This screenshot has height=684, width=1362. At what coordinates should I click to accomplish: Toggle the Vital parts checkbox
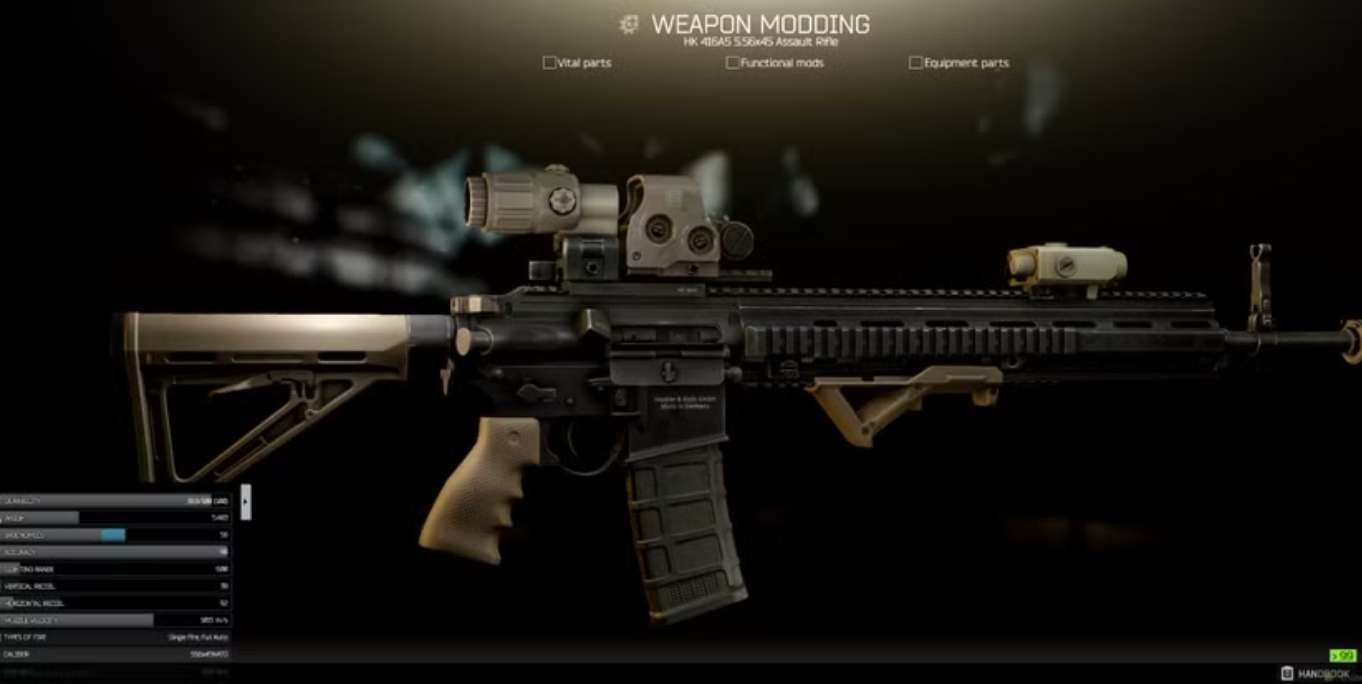pos(549,63)
